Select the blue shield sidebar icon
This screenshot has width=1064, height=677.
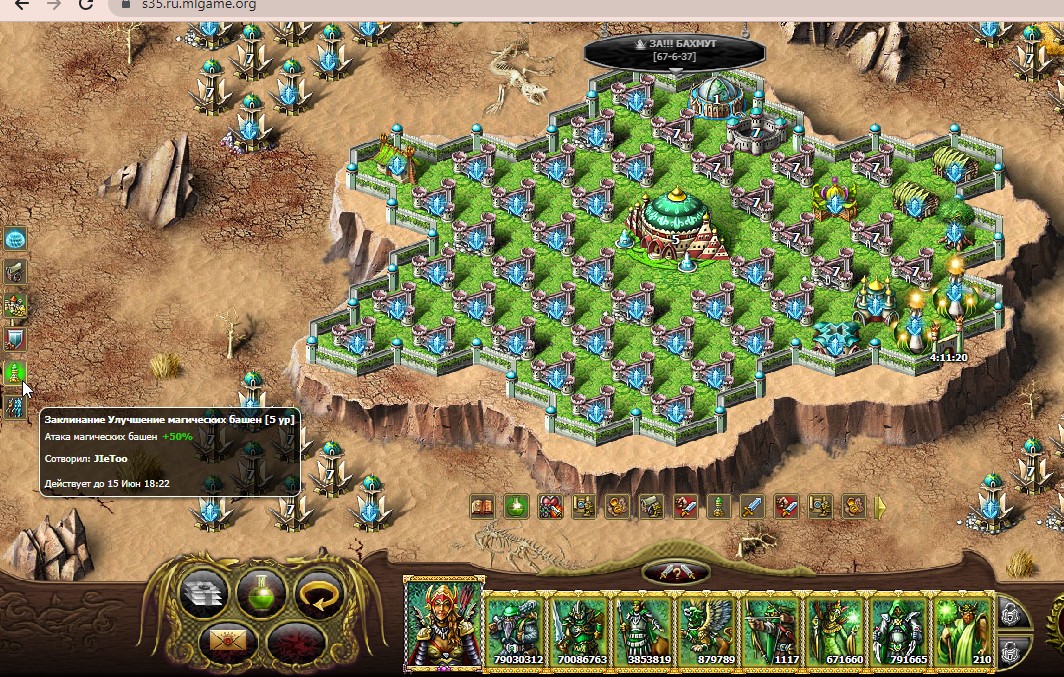[15, 339]
